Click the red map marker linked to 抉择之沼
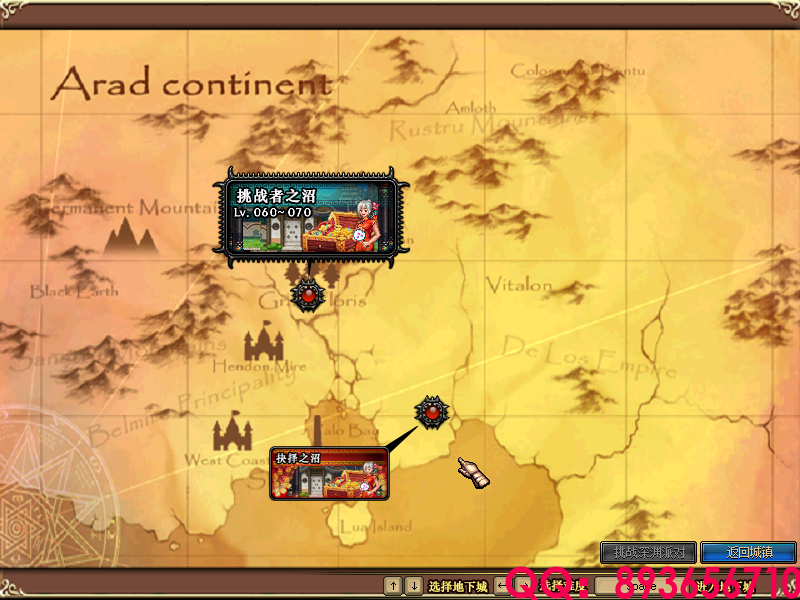This screenshot has height=600, width=800. 432,410
